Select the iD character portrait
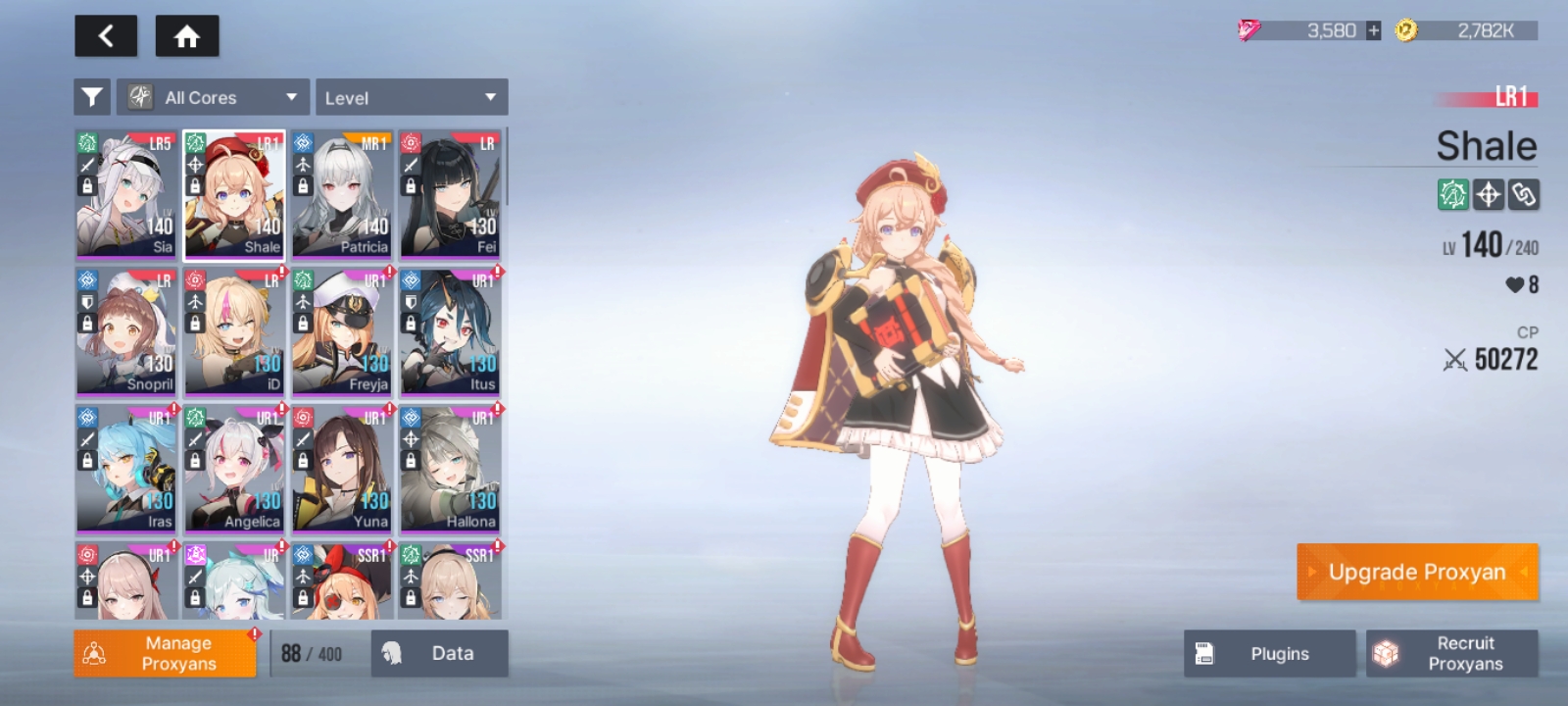This screenshot has width=1568, height=706. pyautogui.click(x=234, y=331)
